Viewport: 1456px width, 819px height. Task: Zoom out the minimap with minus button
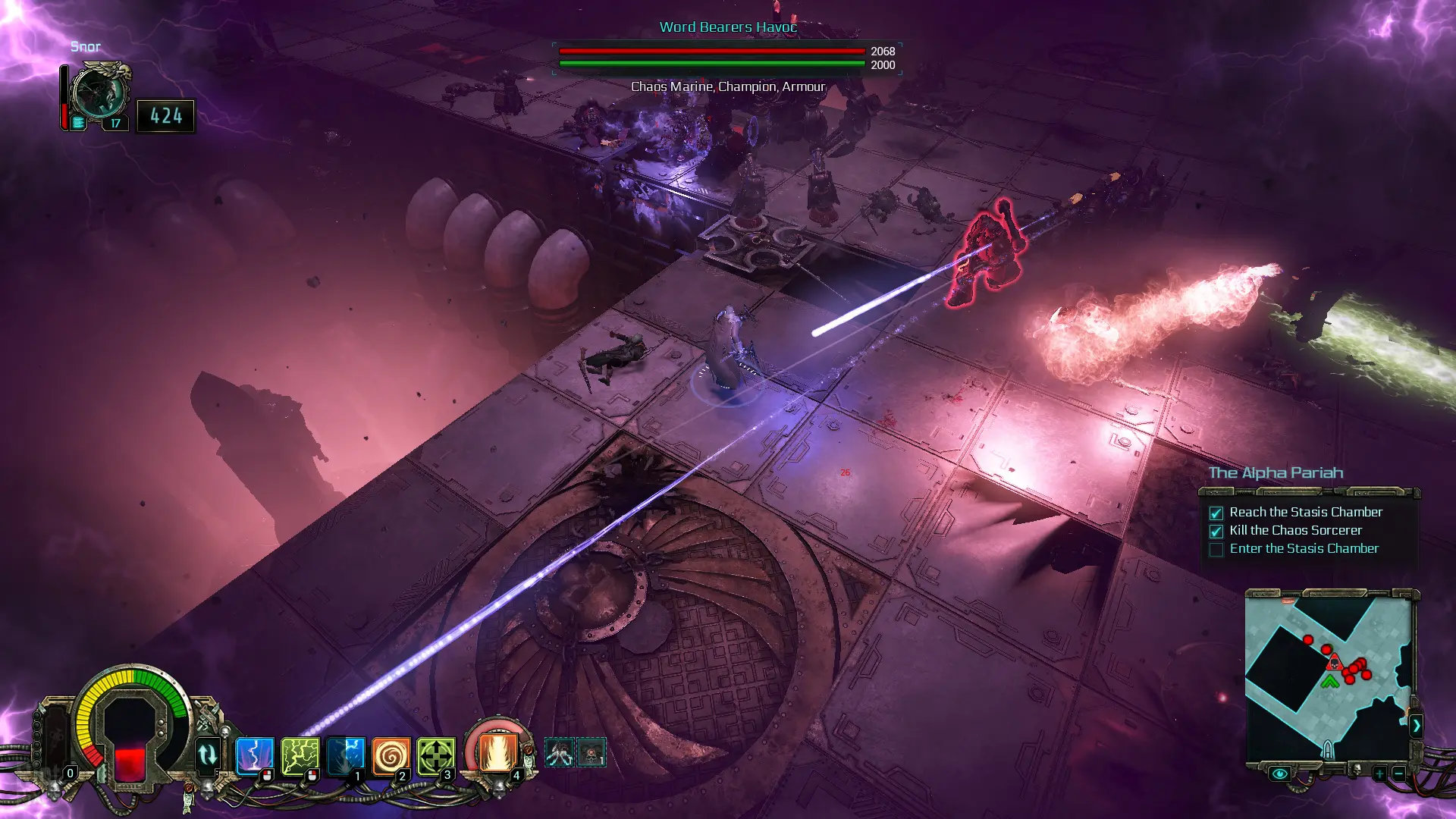click(1398, 774)
